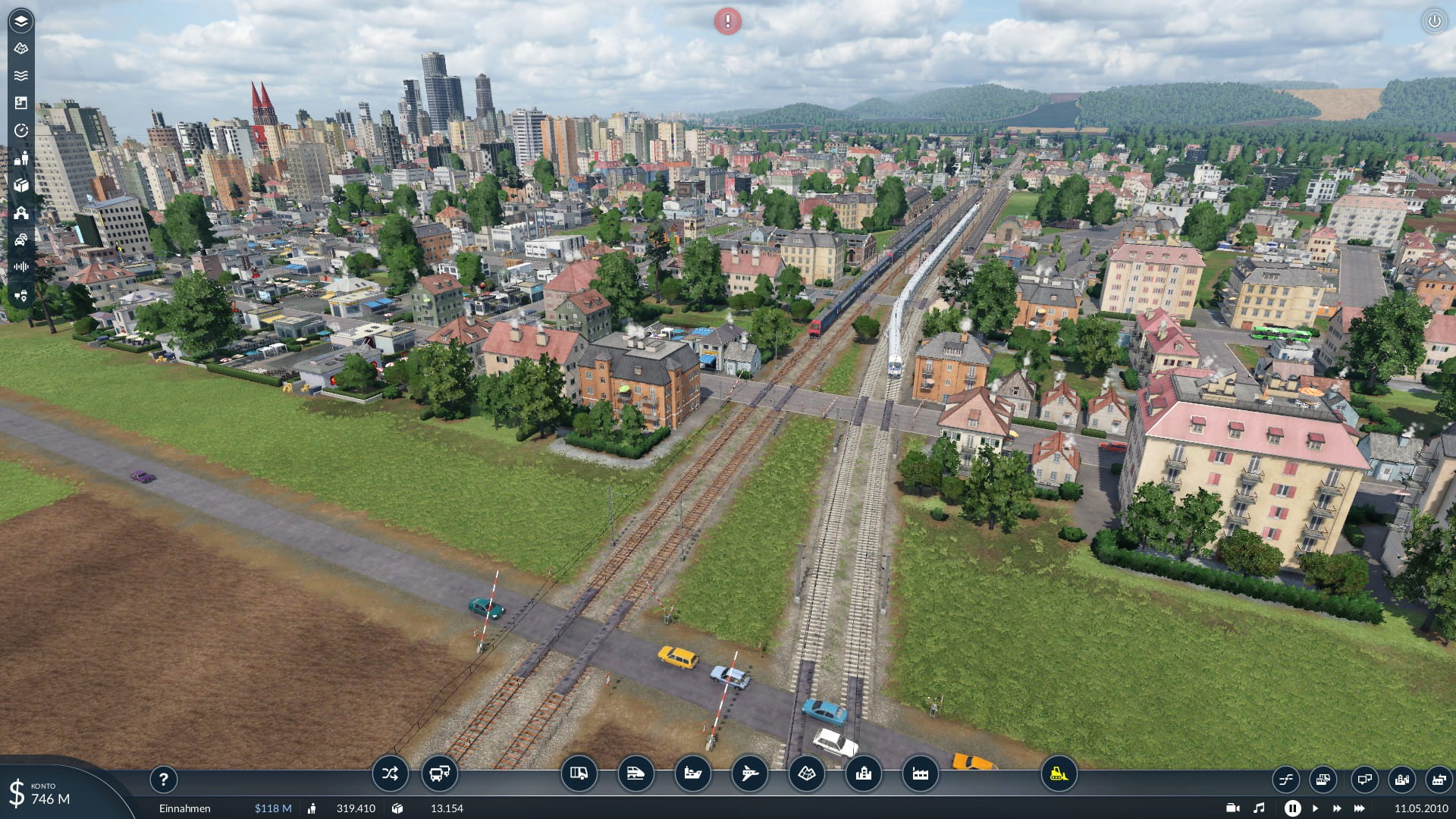Open the rail construction train menu
Viewport: 1456px width, 819px height.
(635, 774)
